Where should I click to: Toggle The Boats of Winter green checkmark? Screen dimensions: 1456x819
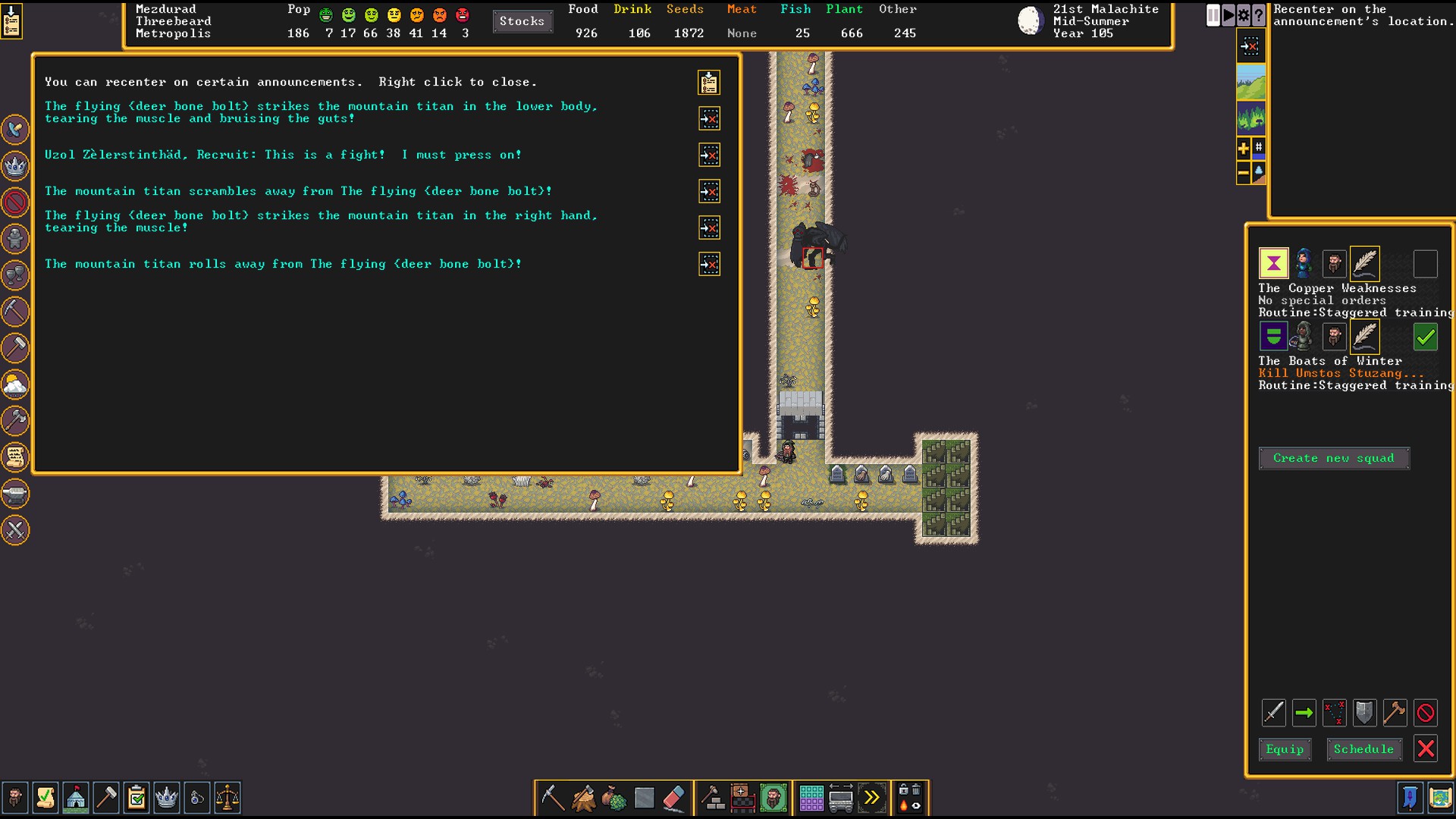[1426, 337]
